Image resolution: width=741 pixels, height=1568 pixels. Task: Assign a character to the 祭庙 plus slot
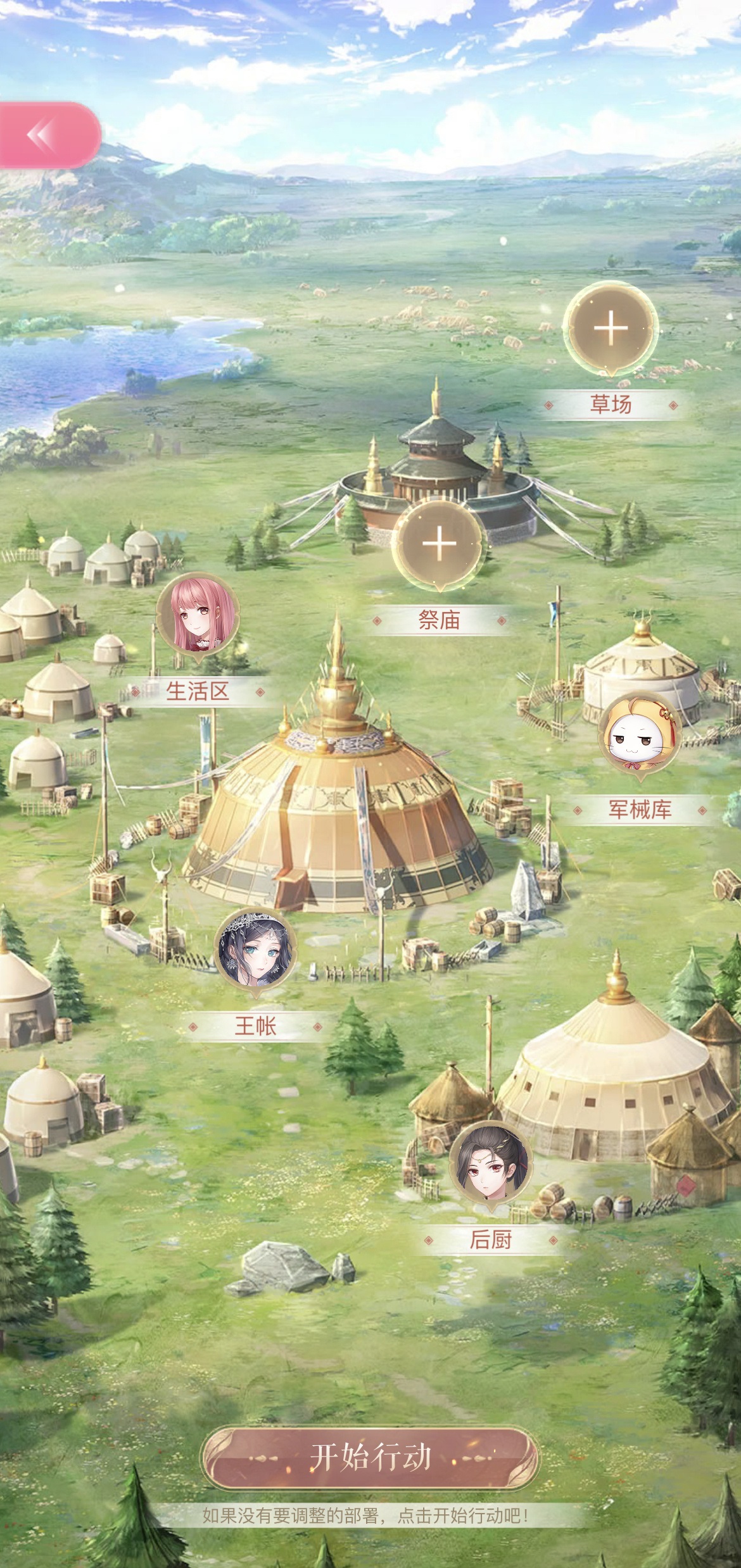[438, 544]
